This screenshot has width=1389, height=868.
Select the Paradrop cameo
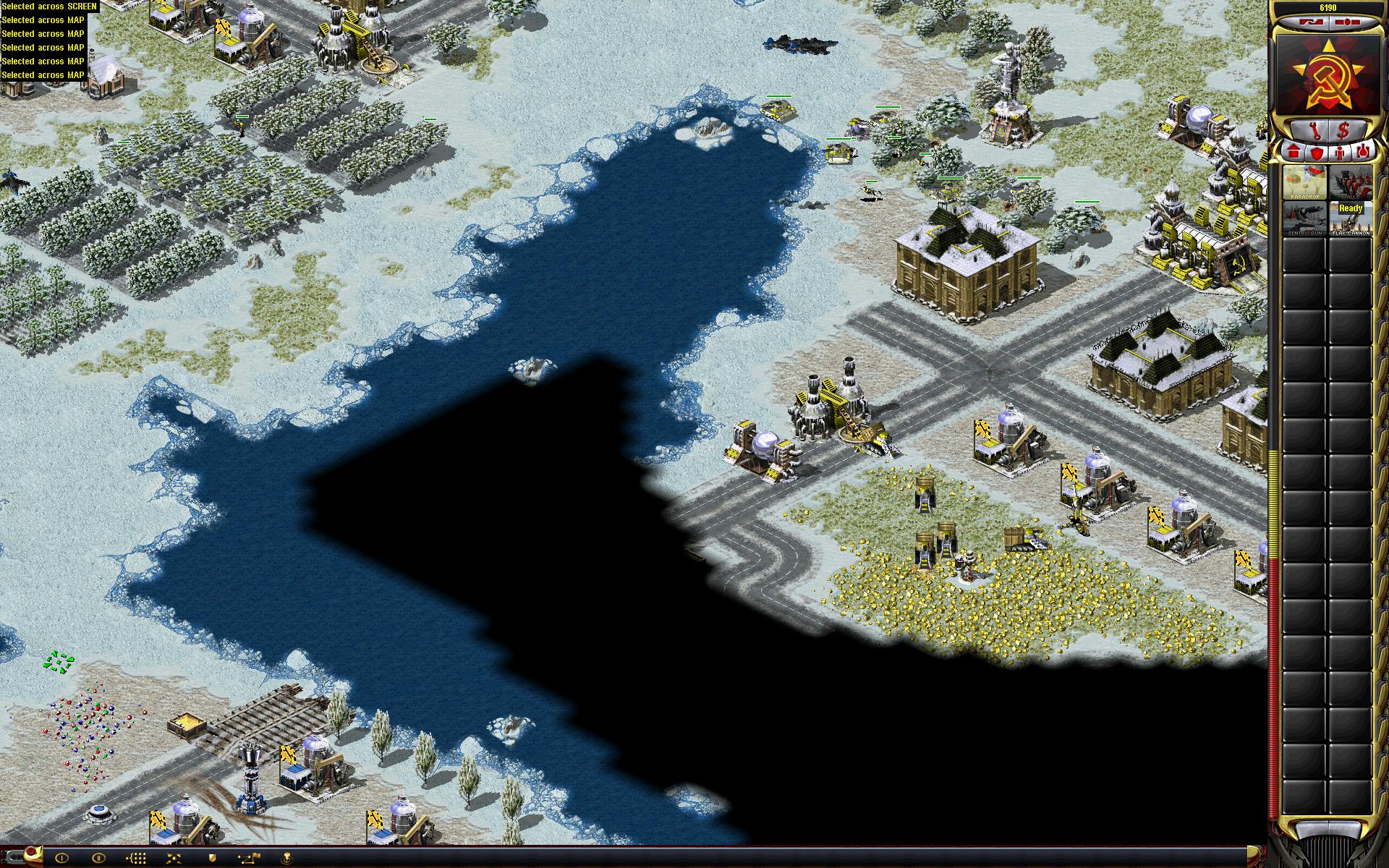1305,182
